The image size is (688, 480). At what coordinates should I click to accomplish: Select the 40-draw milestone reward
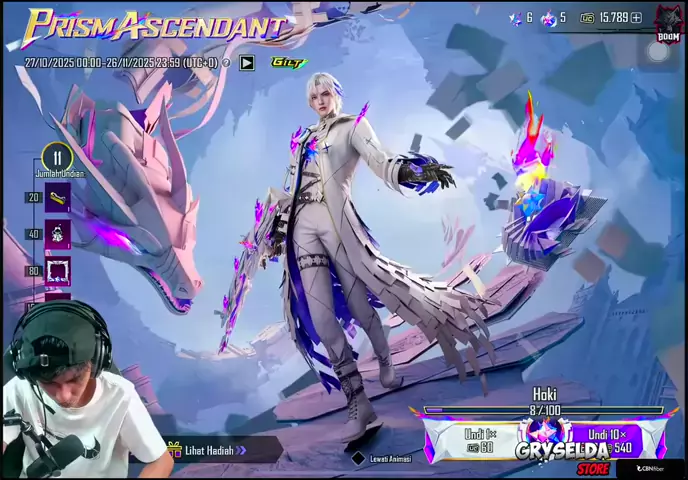[x=58, y=234]
